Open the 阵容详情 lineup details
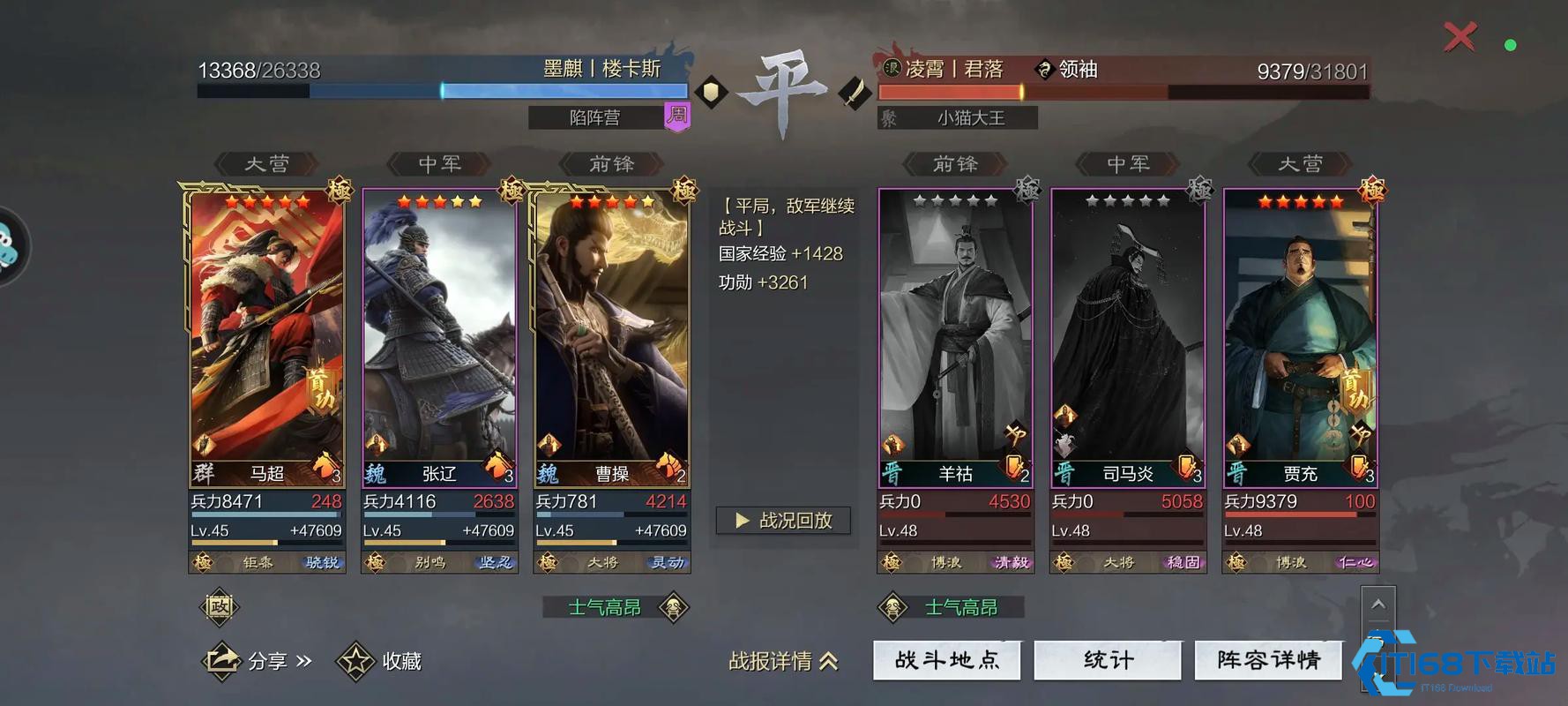 (1268, 659)
